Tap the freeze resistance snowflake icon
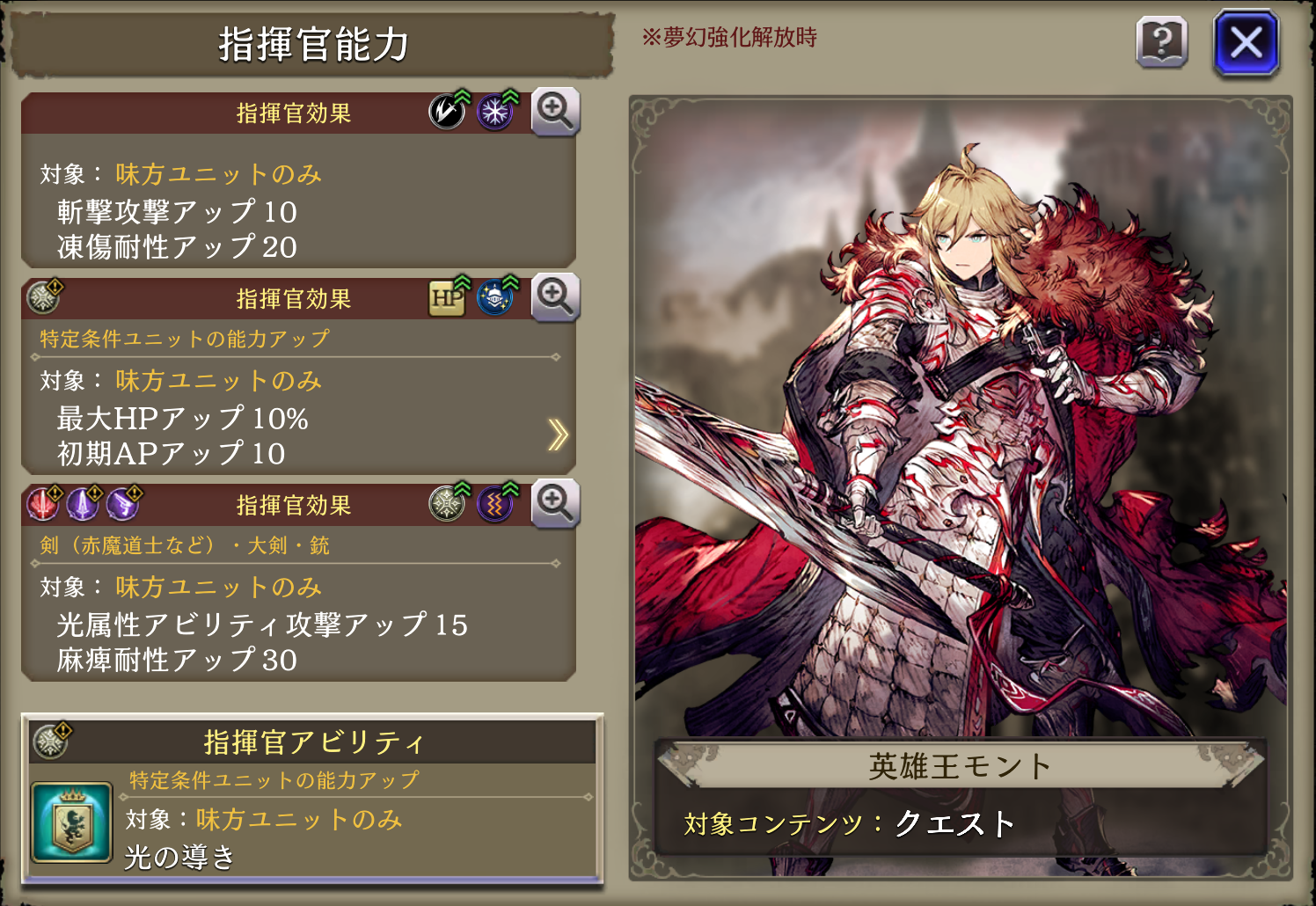 click(496, 111)
